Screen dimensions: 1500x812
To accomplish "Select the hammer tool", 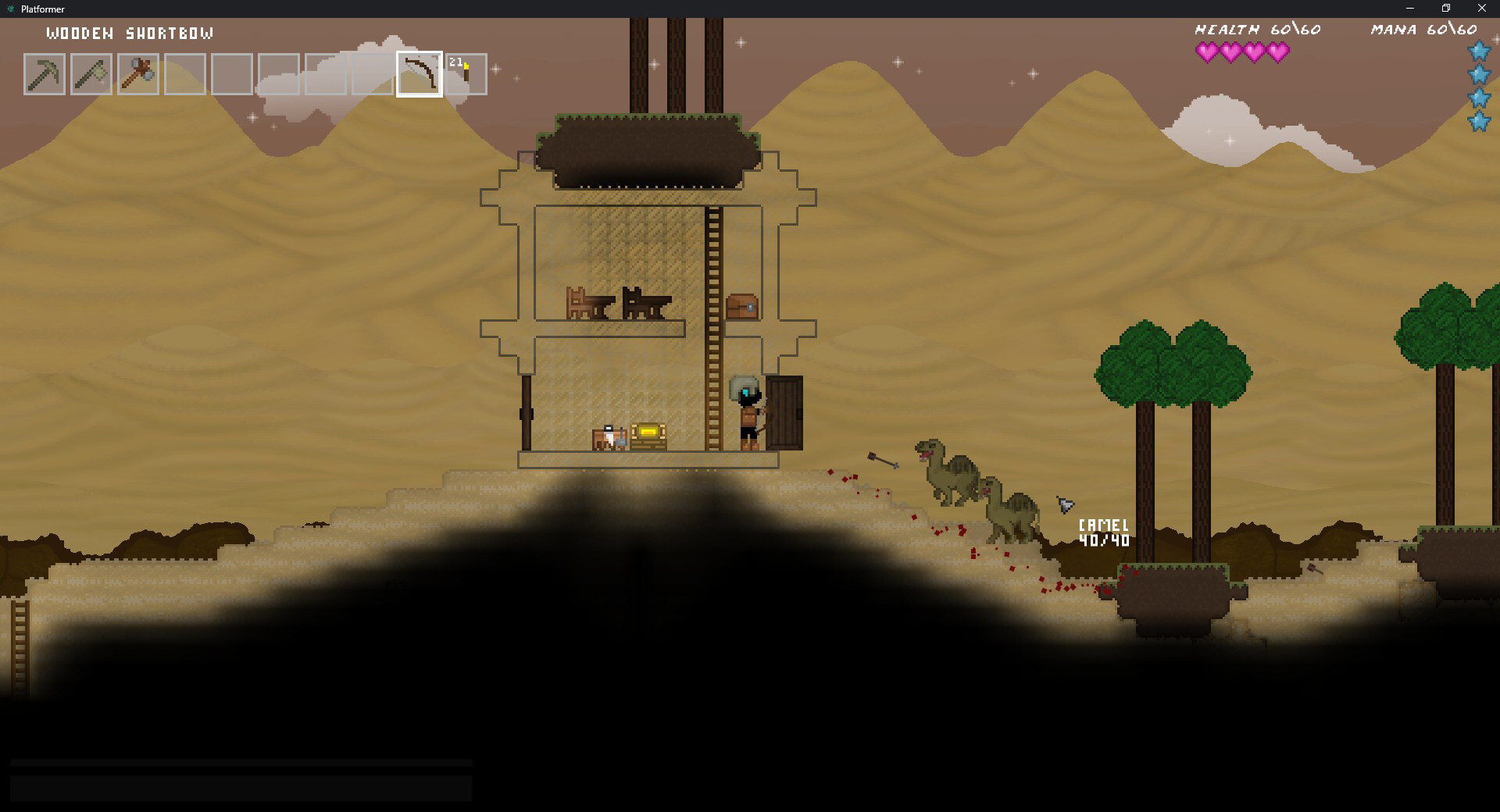I will [x=138, y=73].
